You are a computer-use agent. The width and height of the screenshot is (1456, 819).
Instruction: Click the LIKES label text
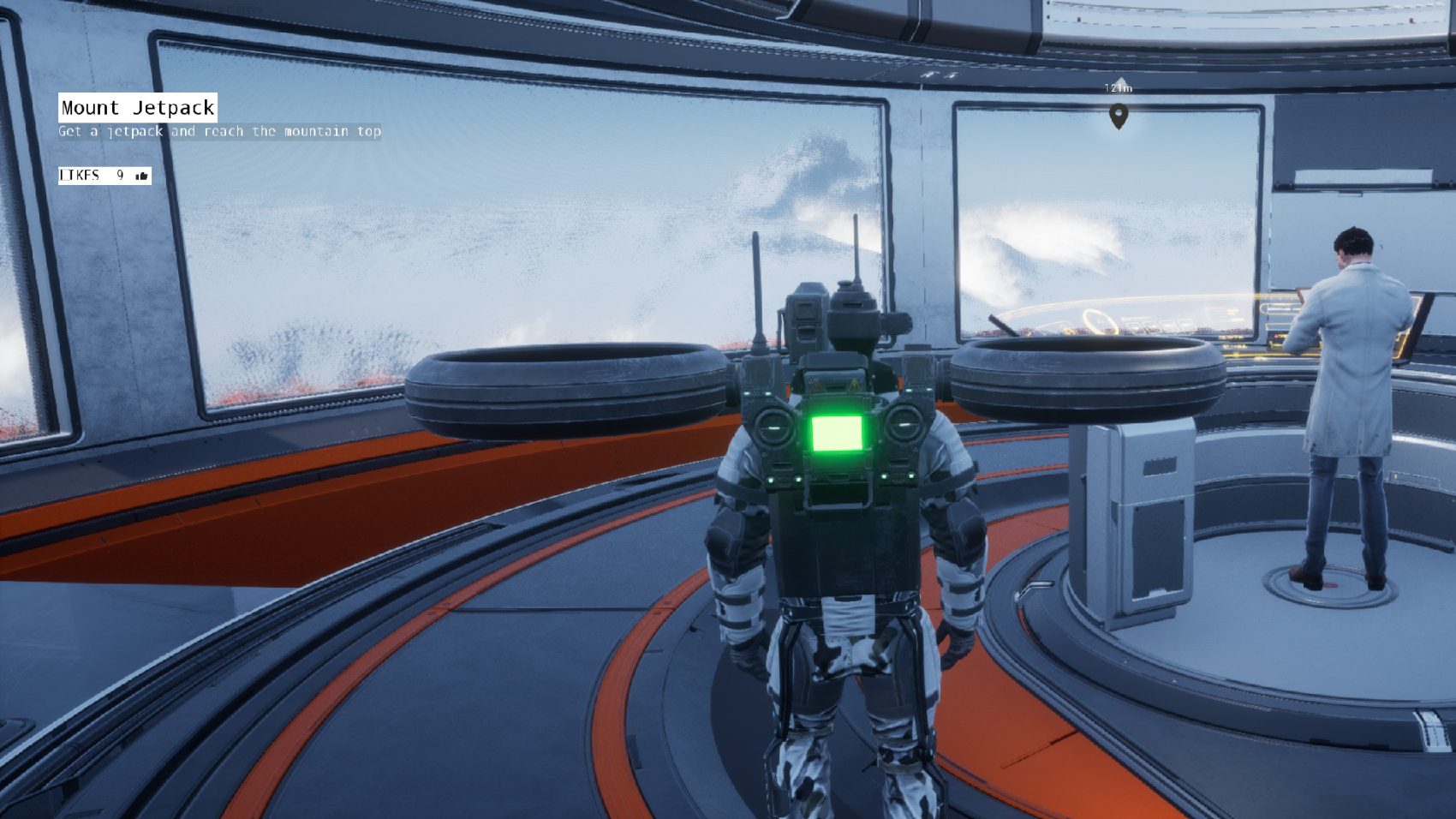tap(80, 174)
